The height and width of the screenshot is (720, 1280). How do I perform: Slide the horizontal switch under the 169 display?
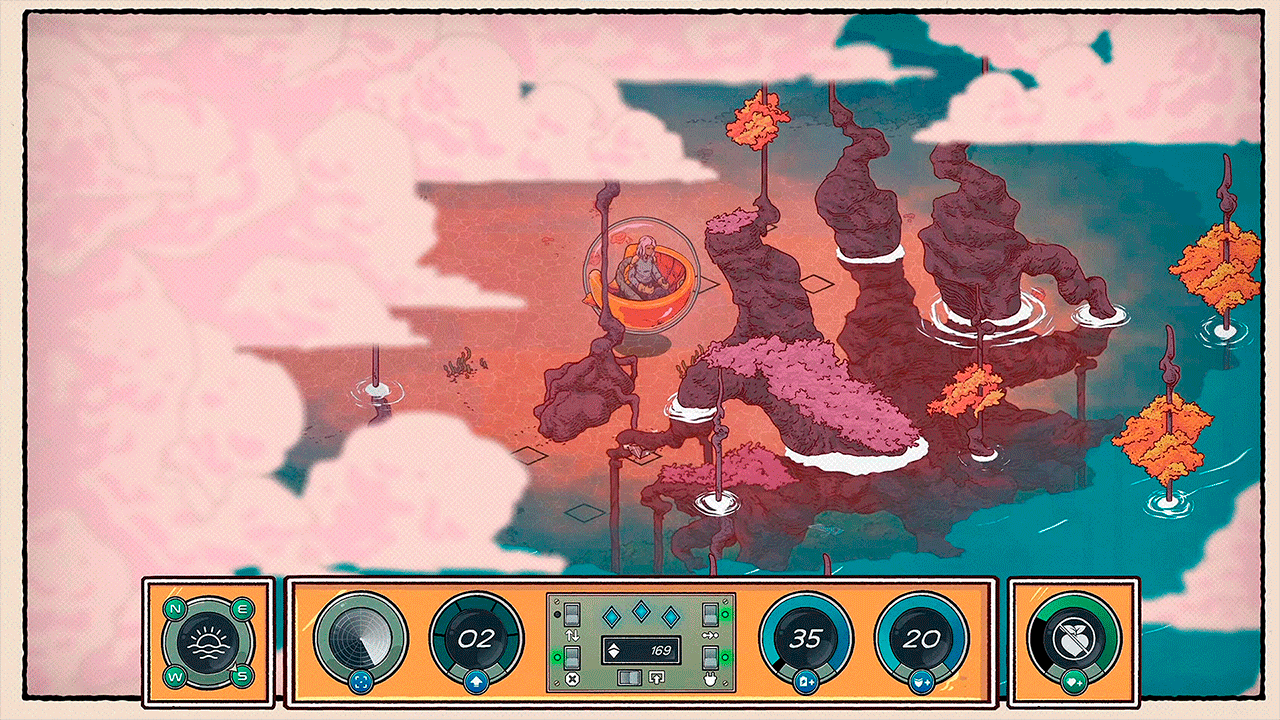coord(628,677)
